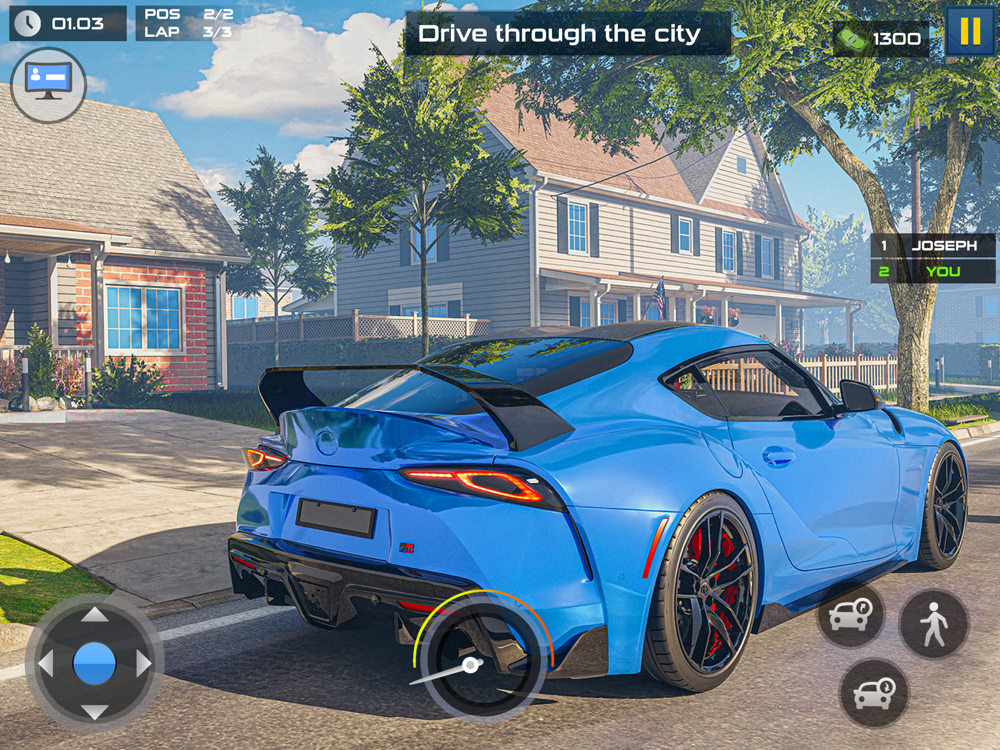The width and height of the screenshot is (1000, 750).
Task: Tap the "Drive through the city" objective banner
Action: pyautogui.click(x=567, y=33)
